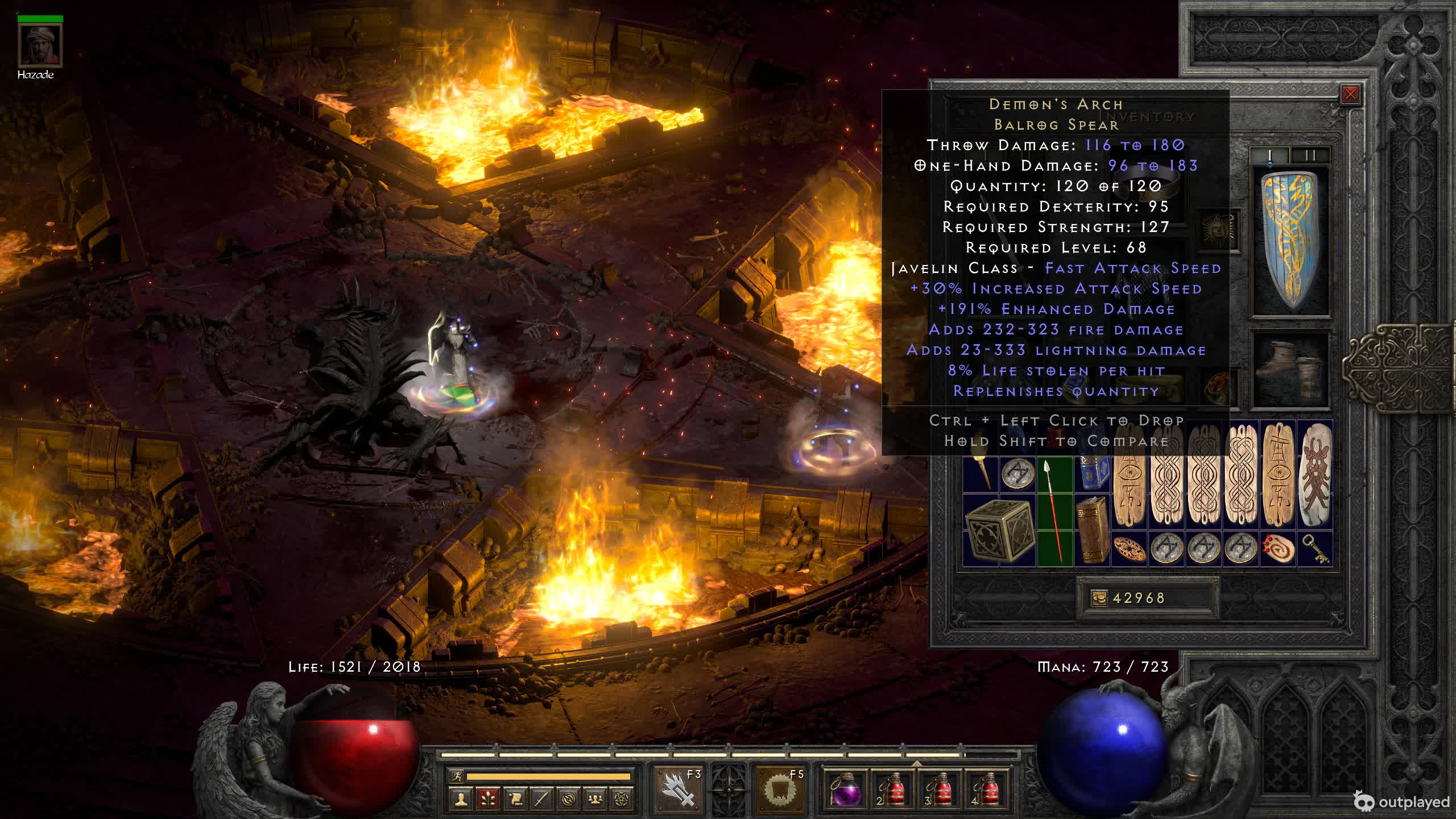Select the key in inventory
Viewport: 1456px width, 819px height.
click(1316, 549)
